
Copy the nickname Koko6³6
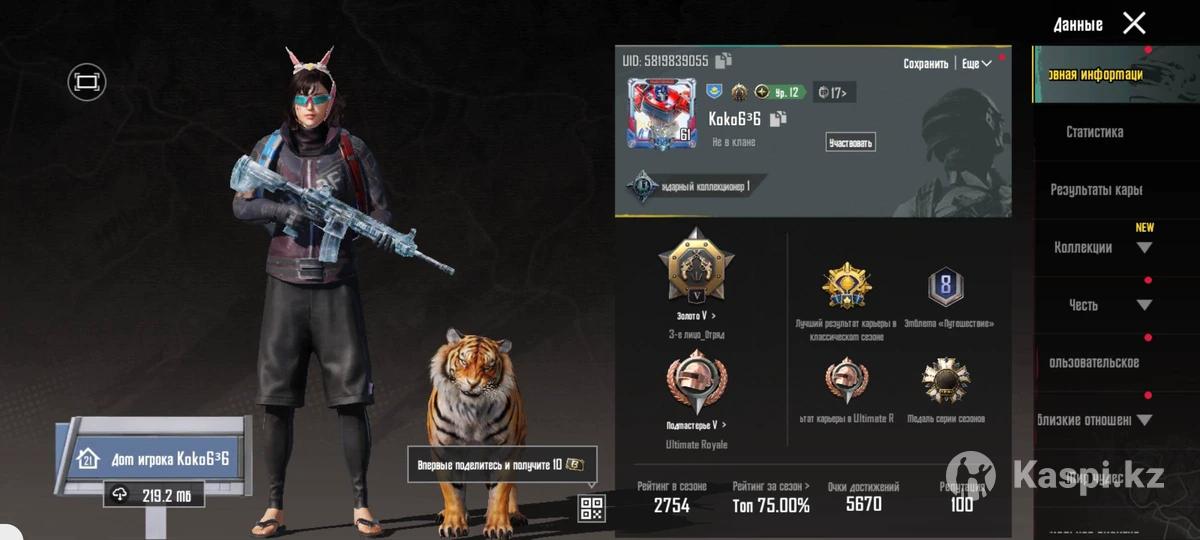coord(779,119)
